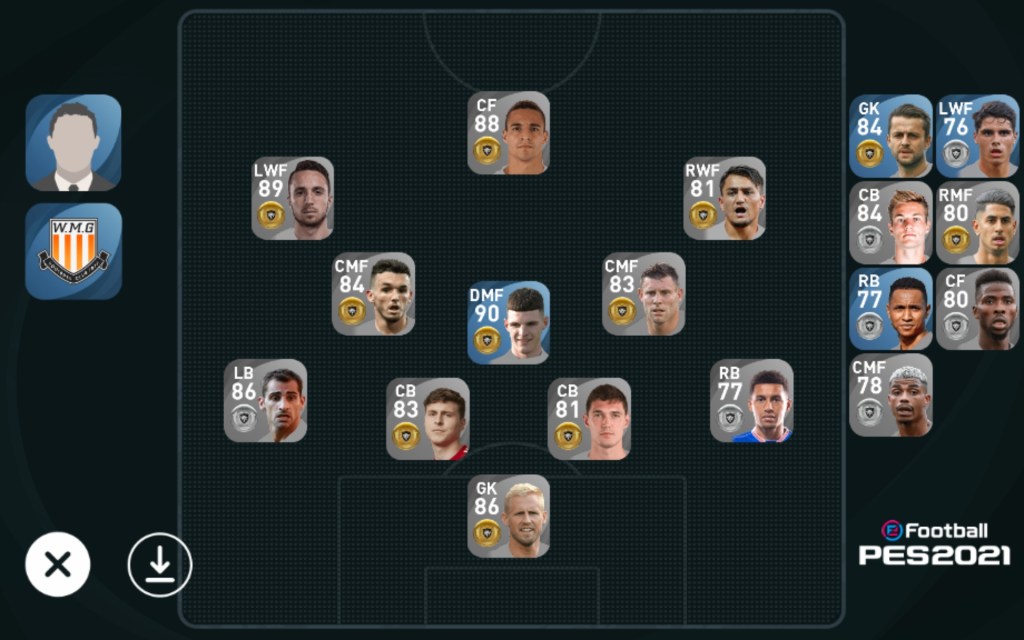Pick the substitute CMF 78 card

click(890, 395)
